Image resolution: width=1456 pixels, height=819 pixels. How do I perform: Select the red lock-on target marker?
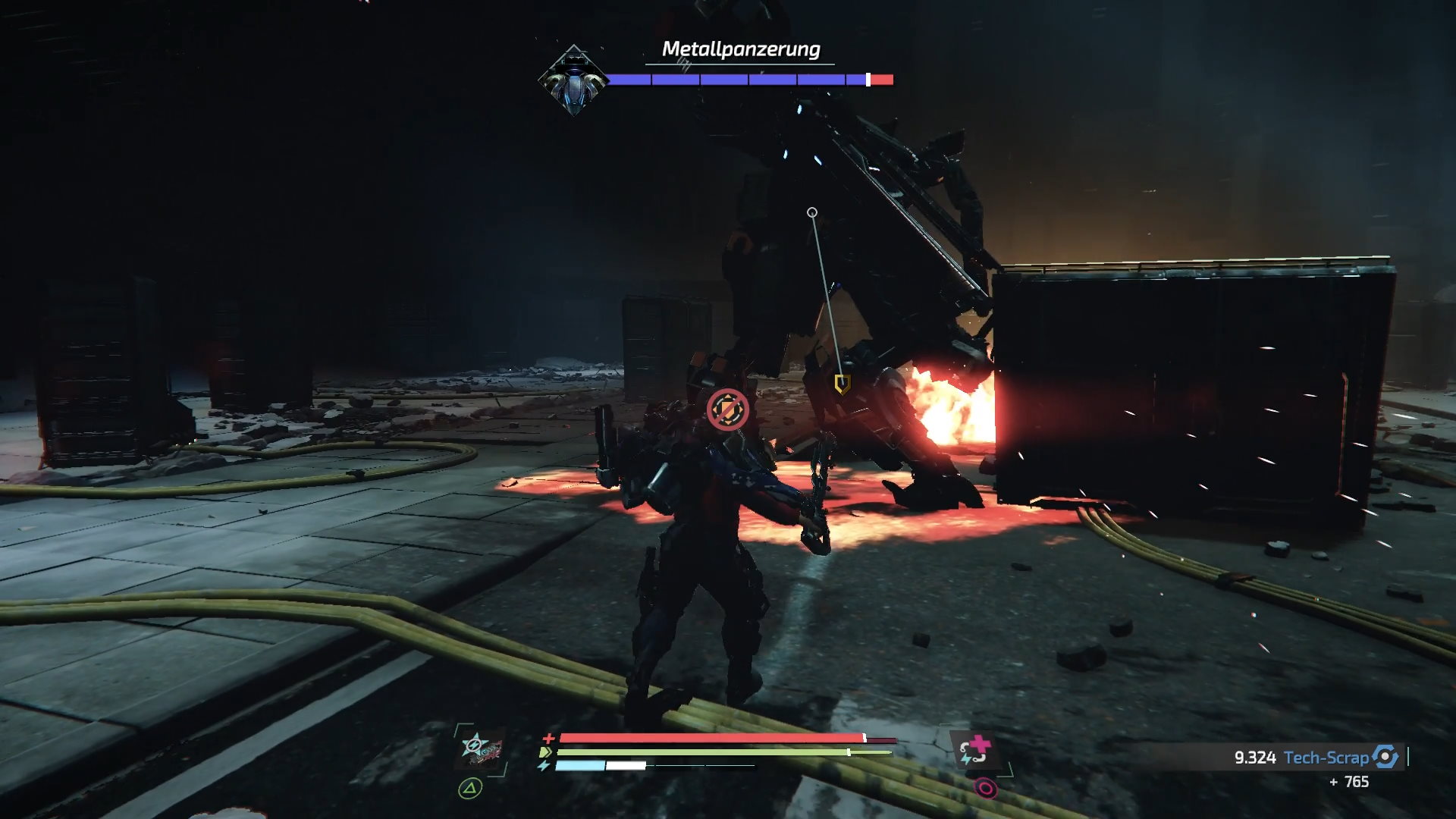pos(727,409)
